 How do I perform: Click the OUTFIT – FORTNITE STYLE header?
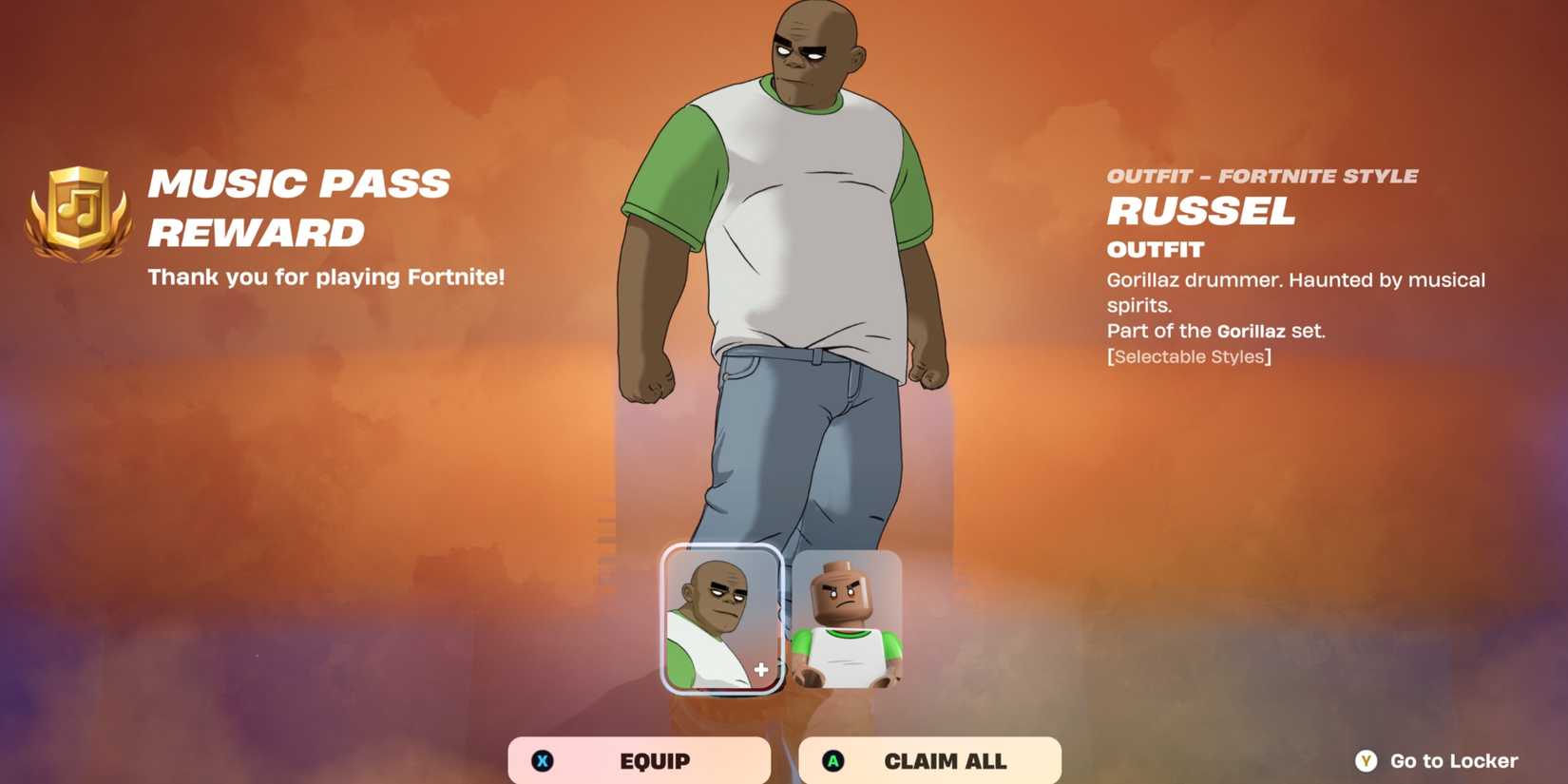click(1262, 175)
